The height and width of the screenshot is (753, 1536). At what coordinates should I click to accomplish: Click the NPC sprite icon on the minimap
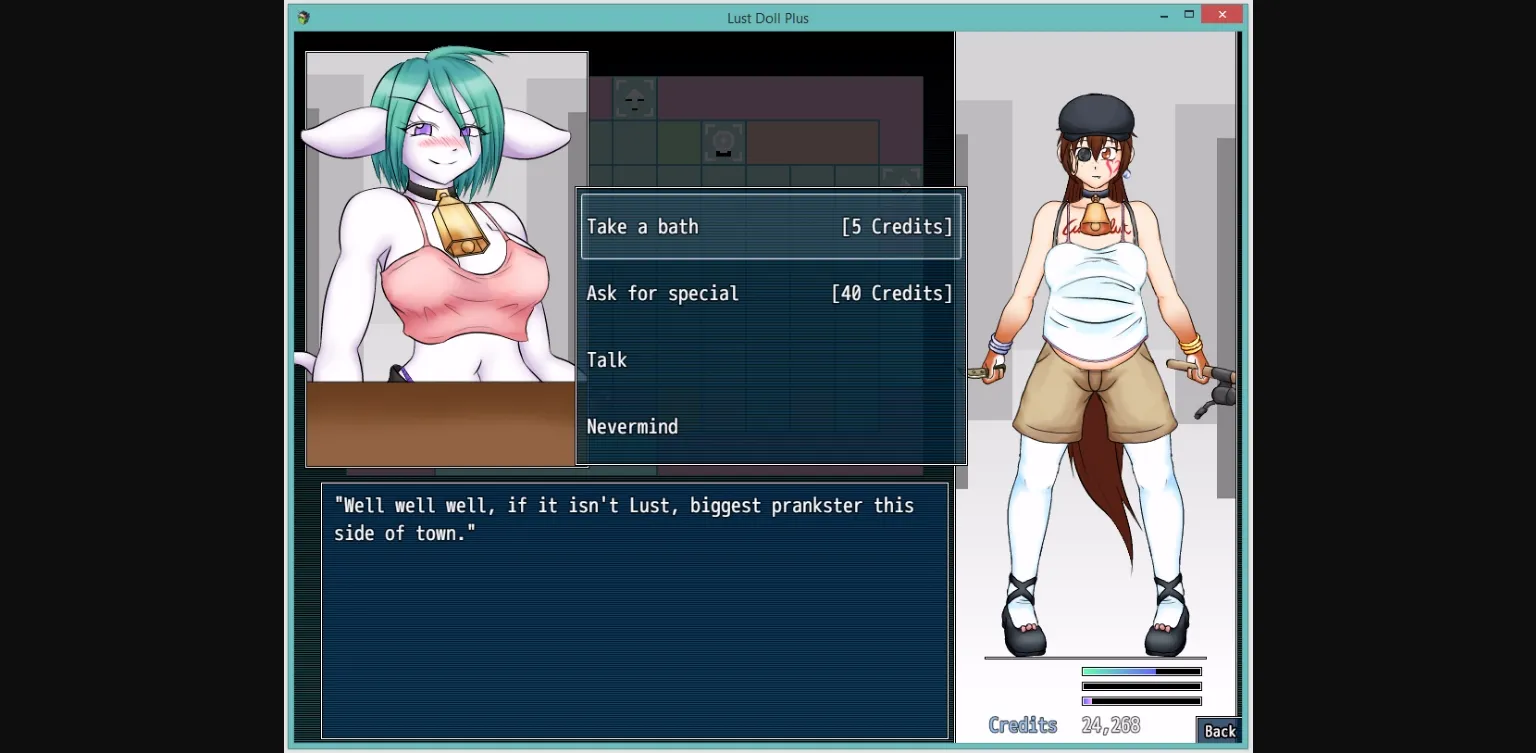click(x=634, y=98)
